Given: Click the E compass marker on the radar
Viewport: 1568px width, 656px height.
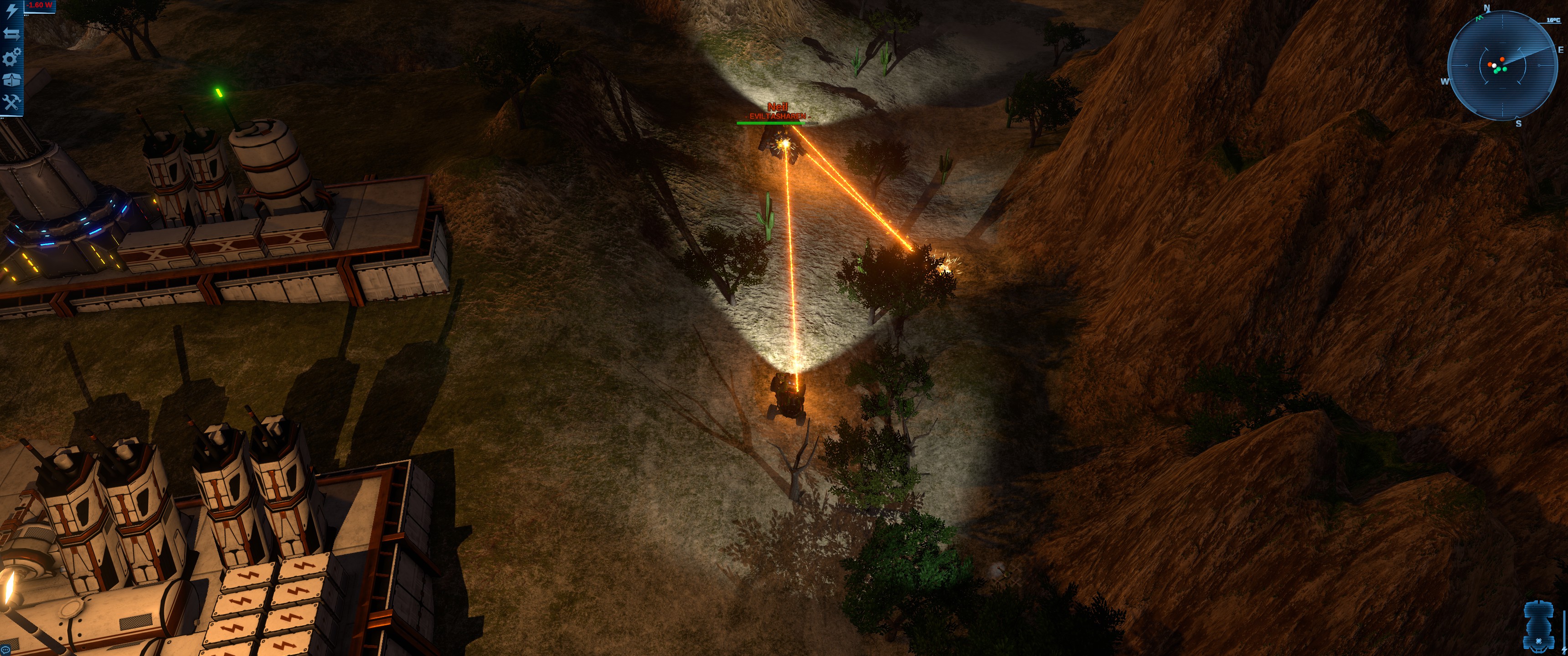Looking at the screenshot, I should tap(1561, 51).
